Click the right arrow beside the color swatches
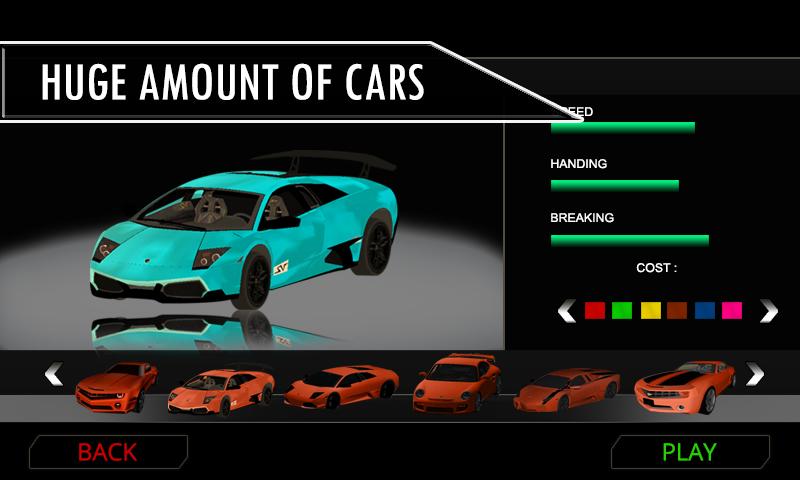The height and width of the screenshot is (480, 800). (x=768, y=311)
